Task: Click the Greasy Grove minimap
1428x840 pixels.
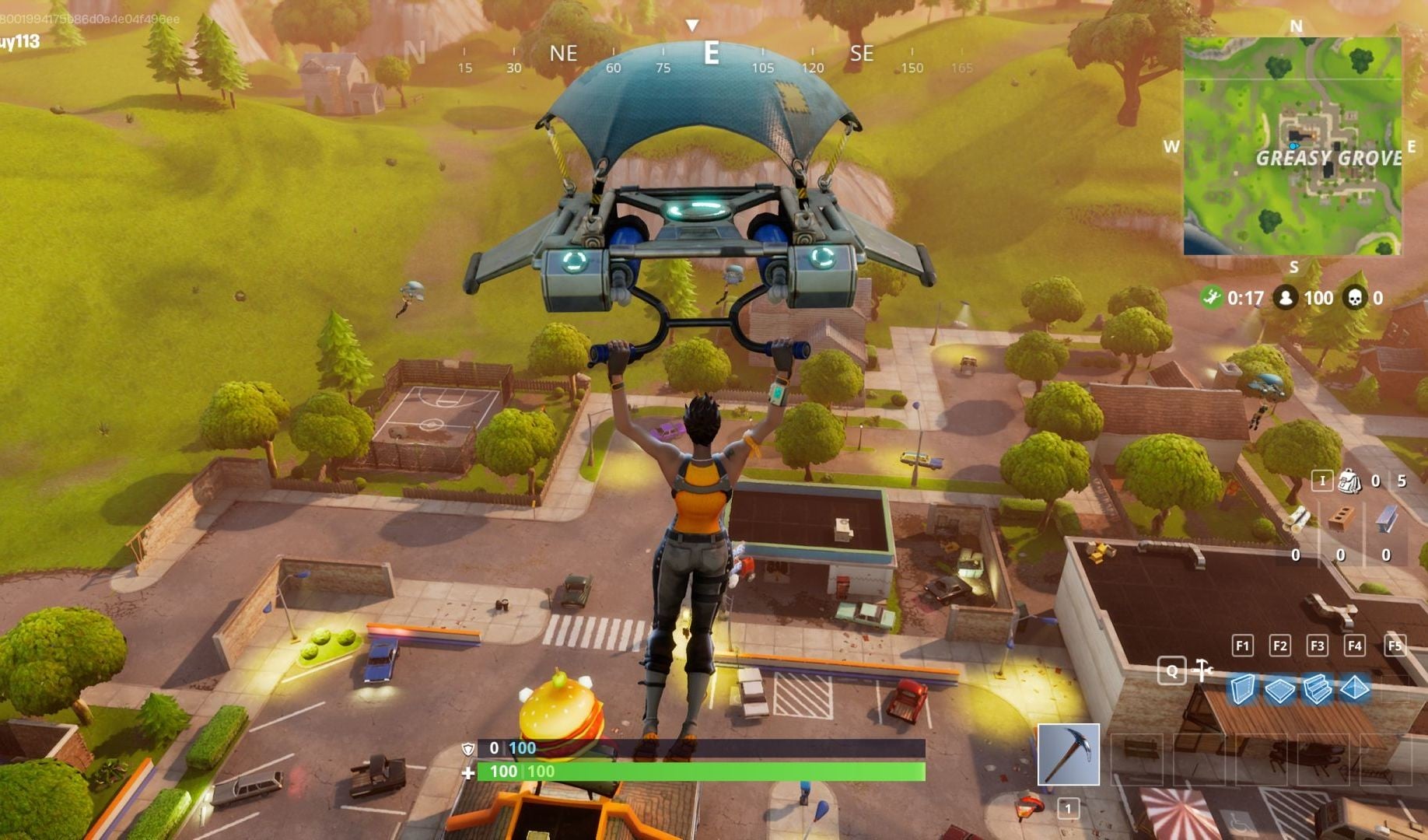Action: coord(1293,146)
